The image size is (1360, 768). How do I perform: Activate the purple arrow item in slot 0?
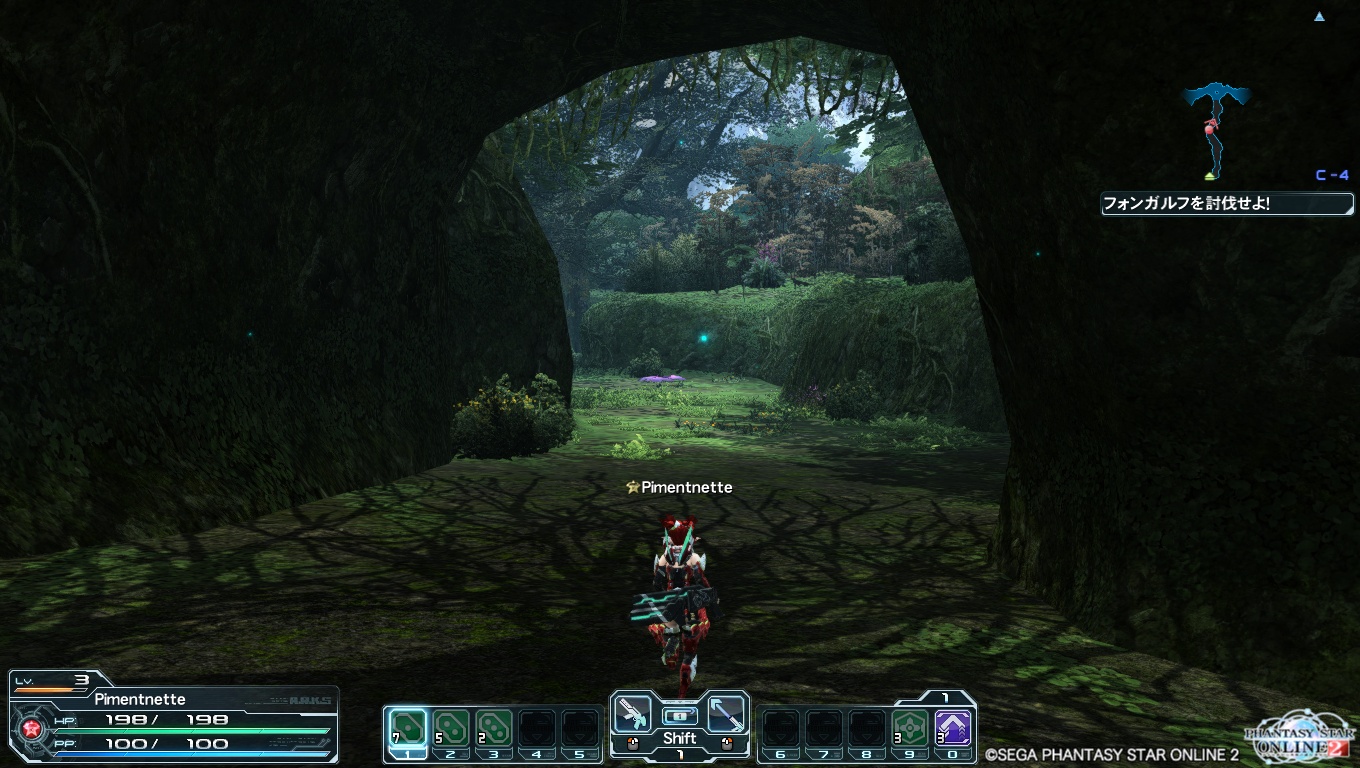pos(951,727)
